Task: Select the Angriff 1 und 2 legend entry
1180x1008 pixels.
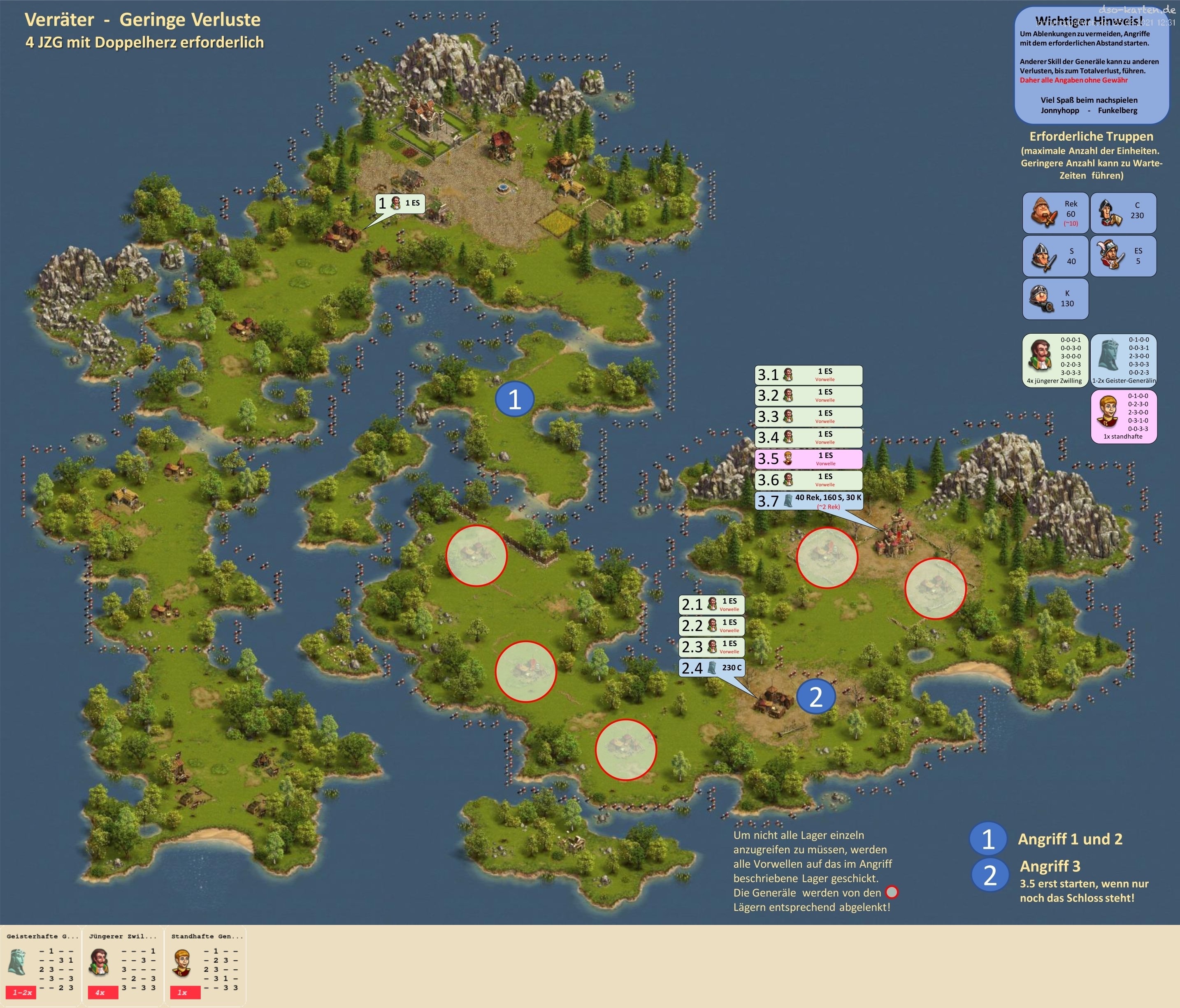Action: [x=1069, y=839]
